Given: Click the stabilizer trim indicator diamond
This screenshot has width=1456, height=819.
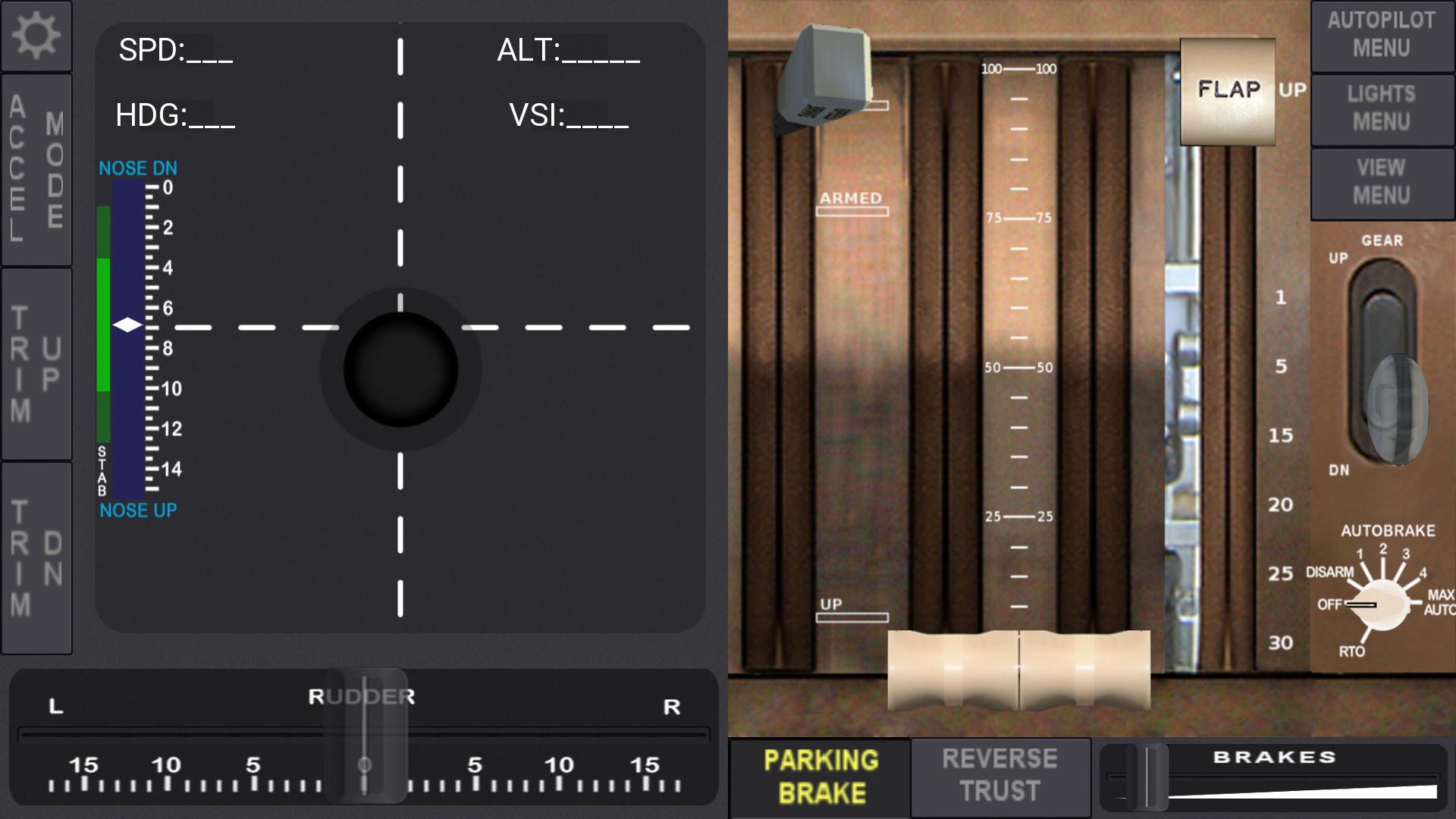Looking at the screenshot, I should pos(127,326).
